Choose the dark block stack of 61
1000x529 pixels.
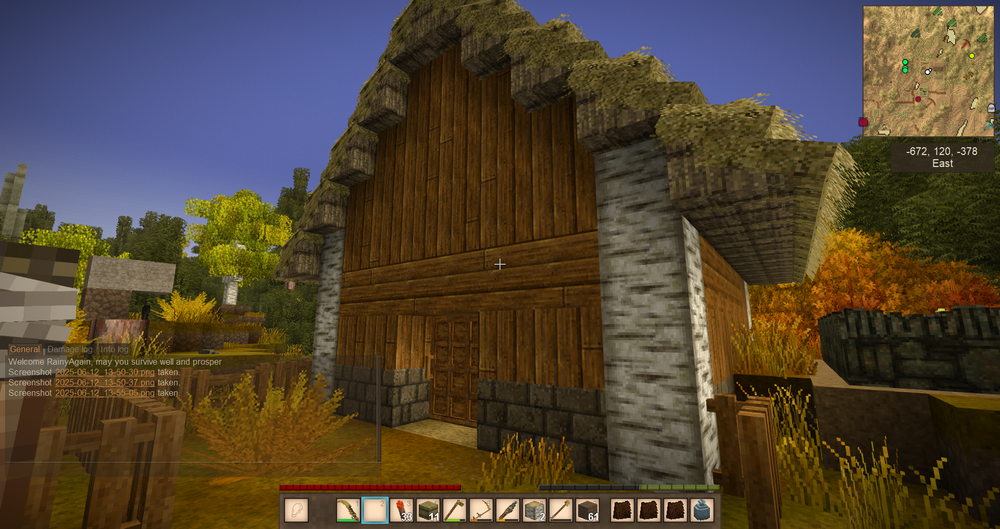588,510
